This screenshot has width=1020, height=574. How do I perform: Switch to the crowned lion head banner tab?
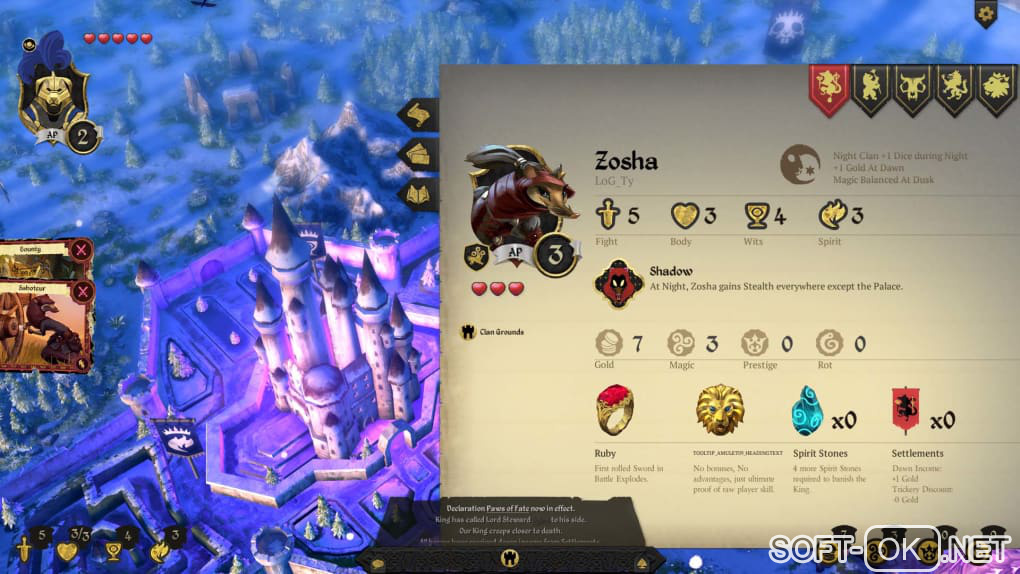pyautogui.click(x=996, y=88)
